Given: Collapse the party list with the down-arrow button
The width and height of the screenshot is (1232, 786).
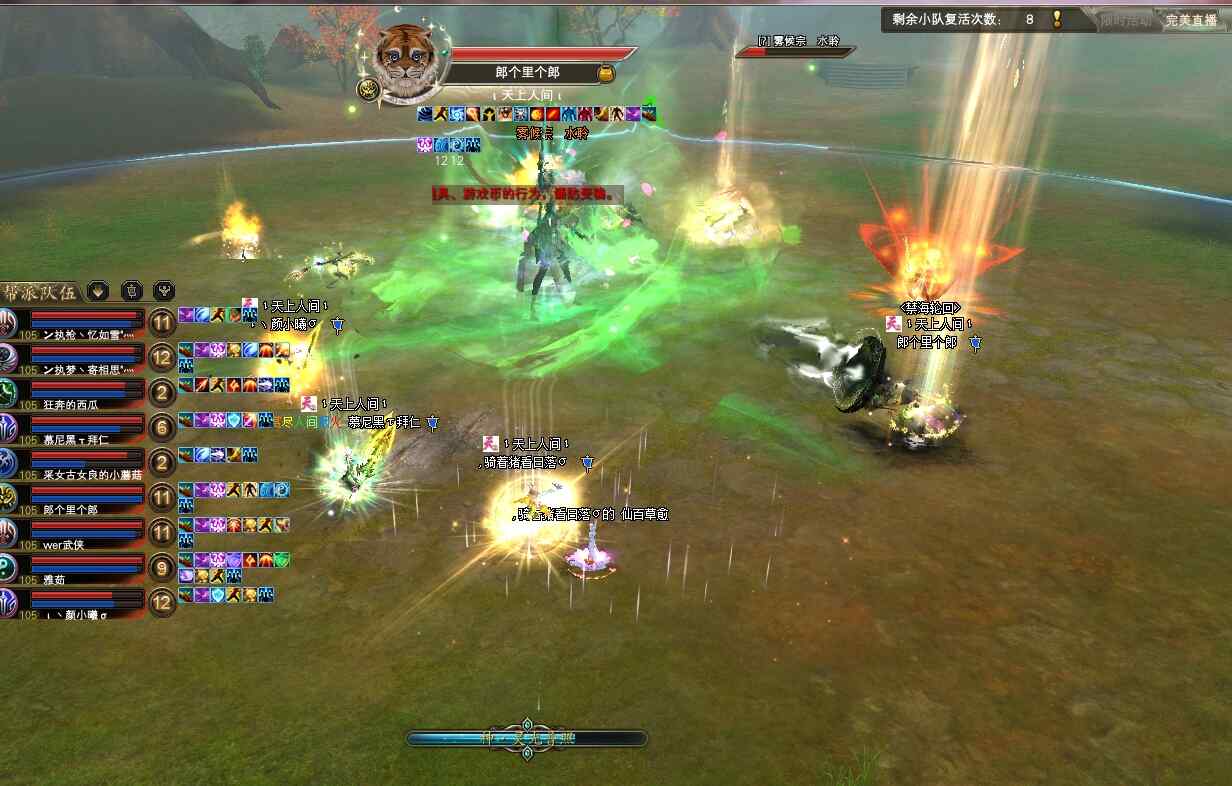Looking at the screenshot, I should [x=98, y=291].
